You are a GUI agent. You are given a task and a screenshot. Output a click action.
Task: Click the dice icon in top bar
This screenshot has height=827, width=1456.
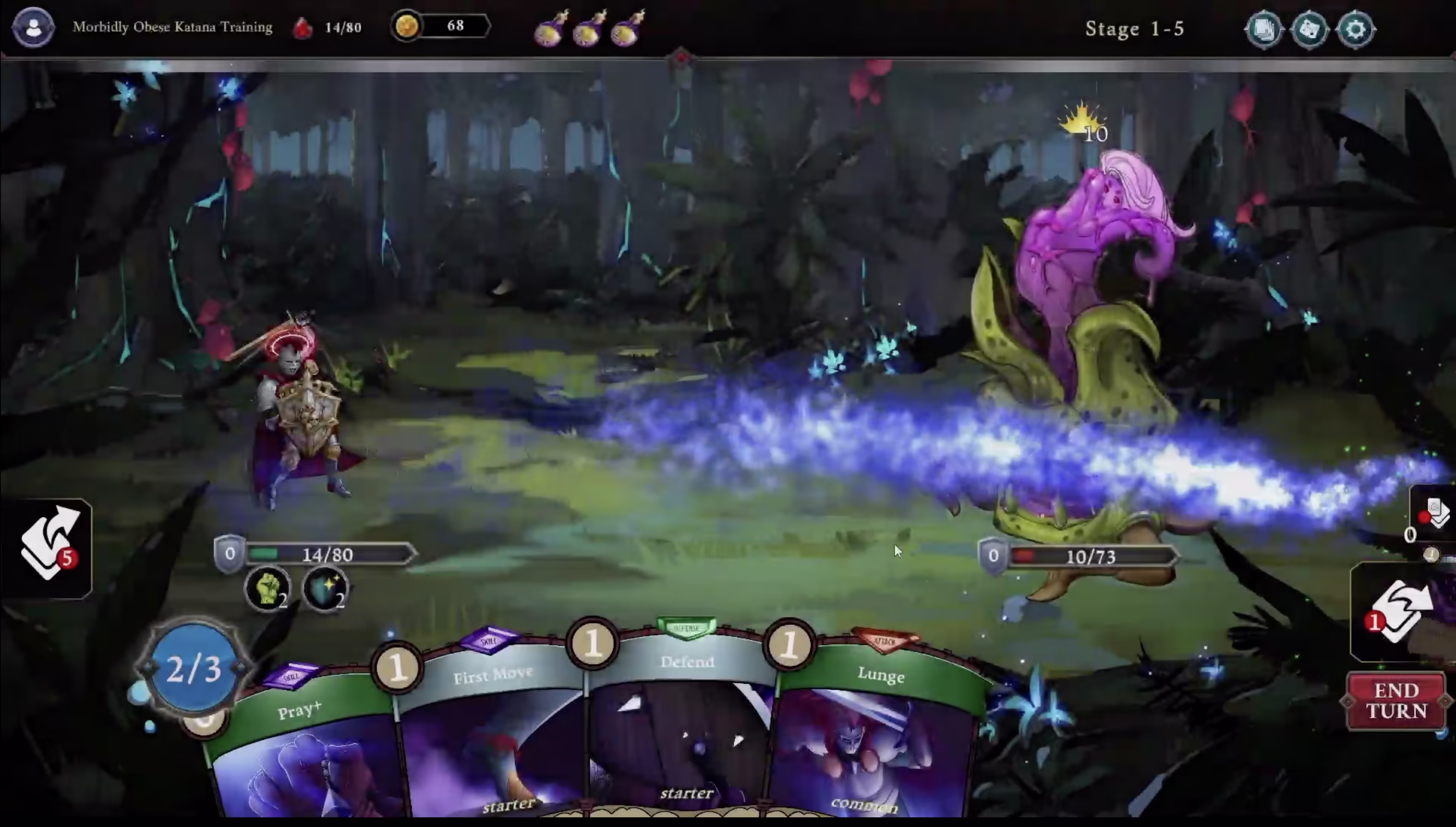pos(1309,29)
